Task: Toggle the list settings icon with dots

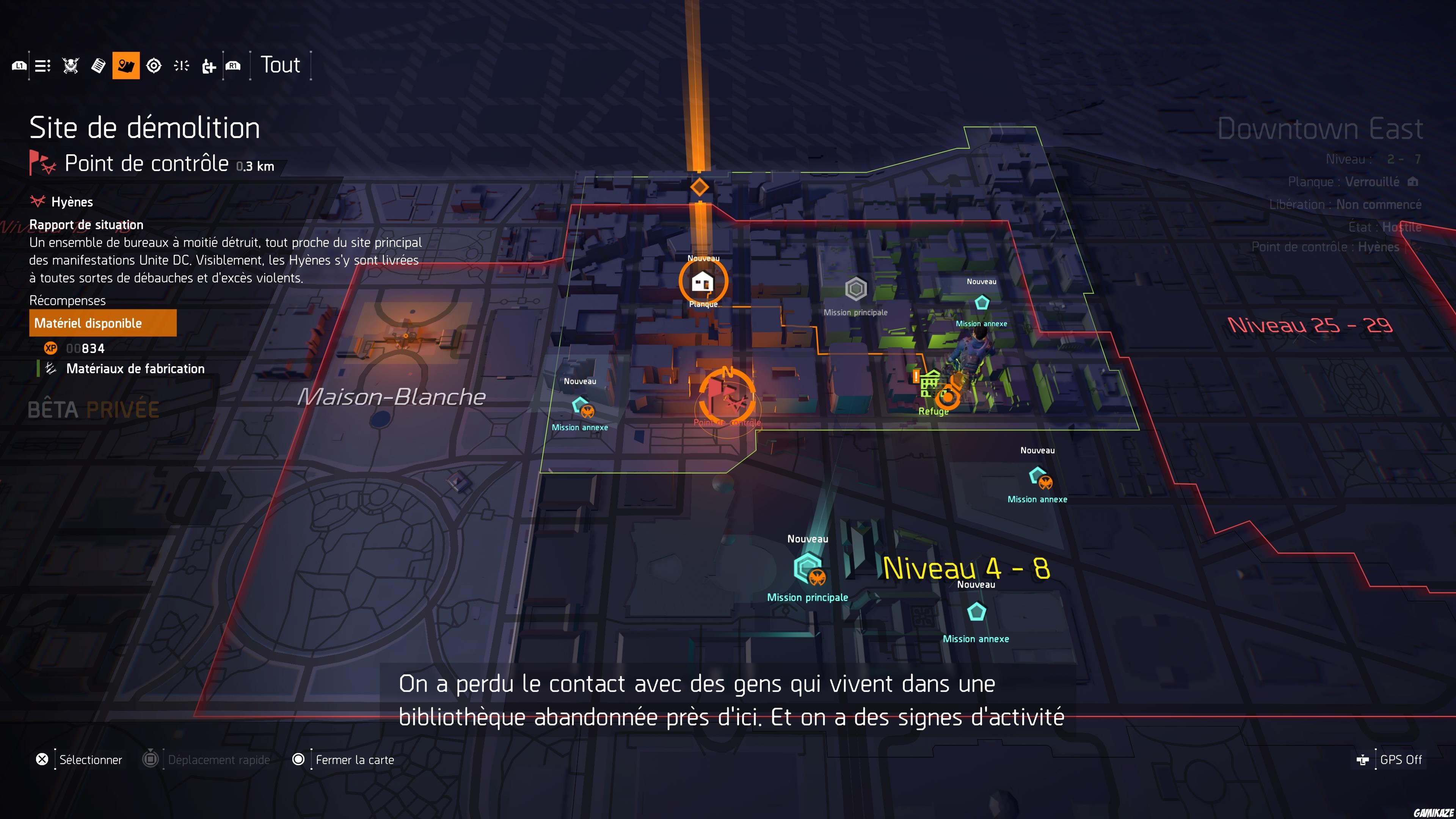Action: point(42,65)
